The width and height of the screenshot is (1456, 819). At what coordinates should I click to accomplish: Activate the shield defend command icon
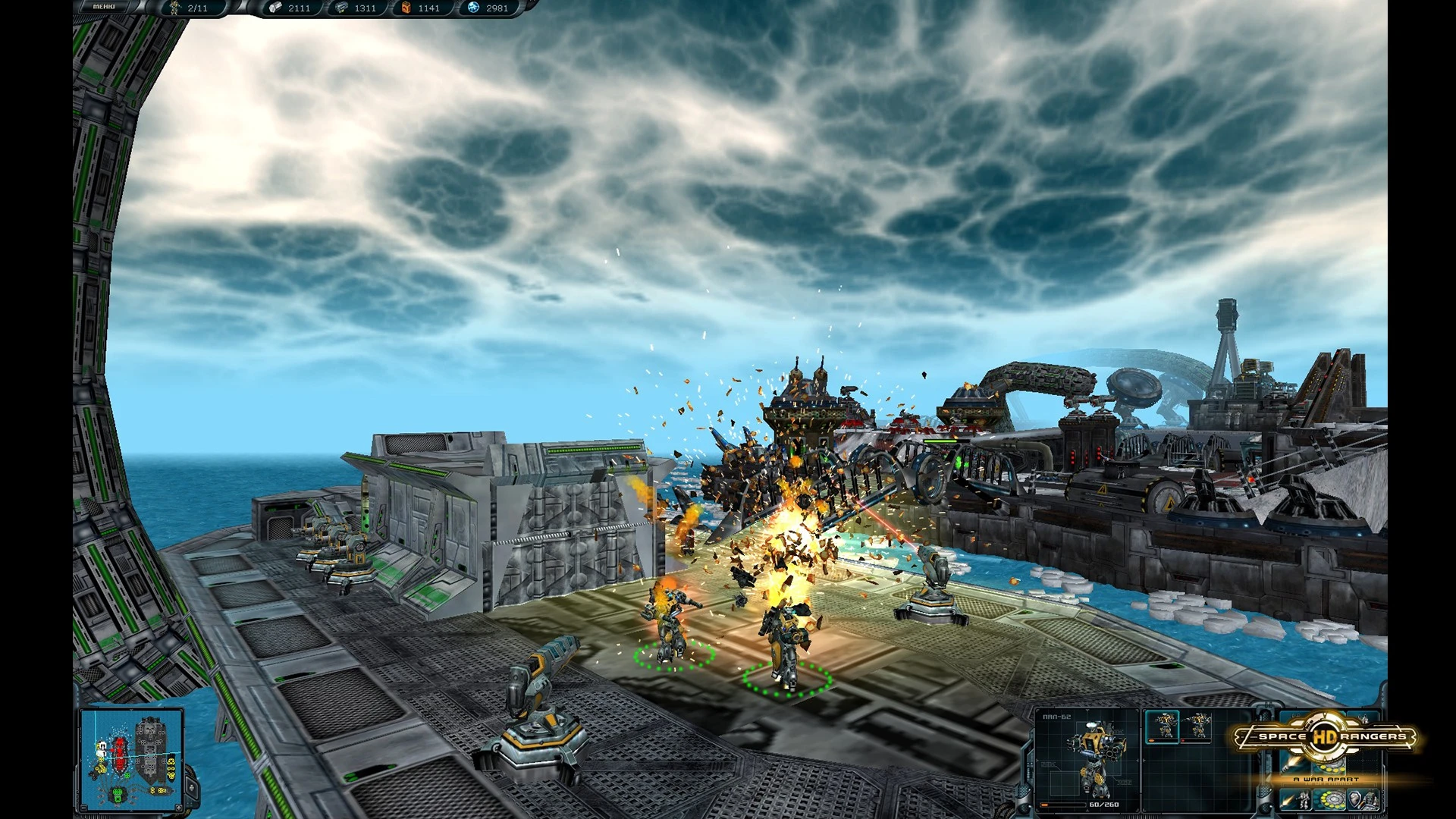coord(1362,799)
